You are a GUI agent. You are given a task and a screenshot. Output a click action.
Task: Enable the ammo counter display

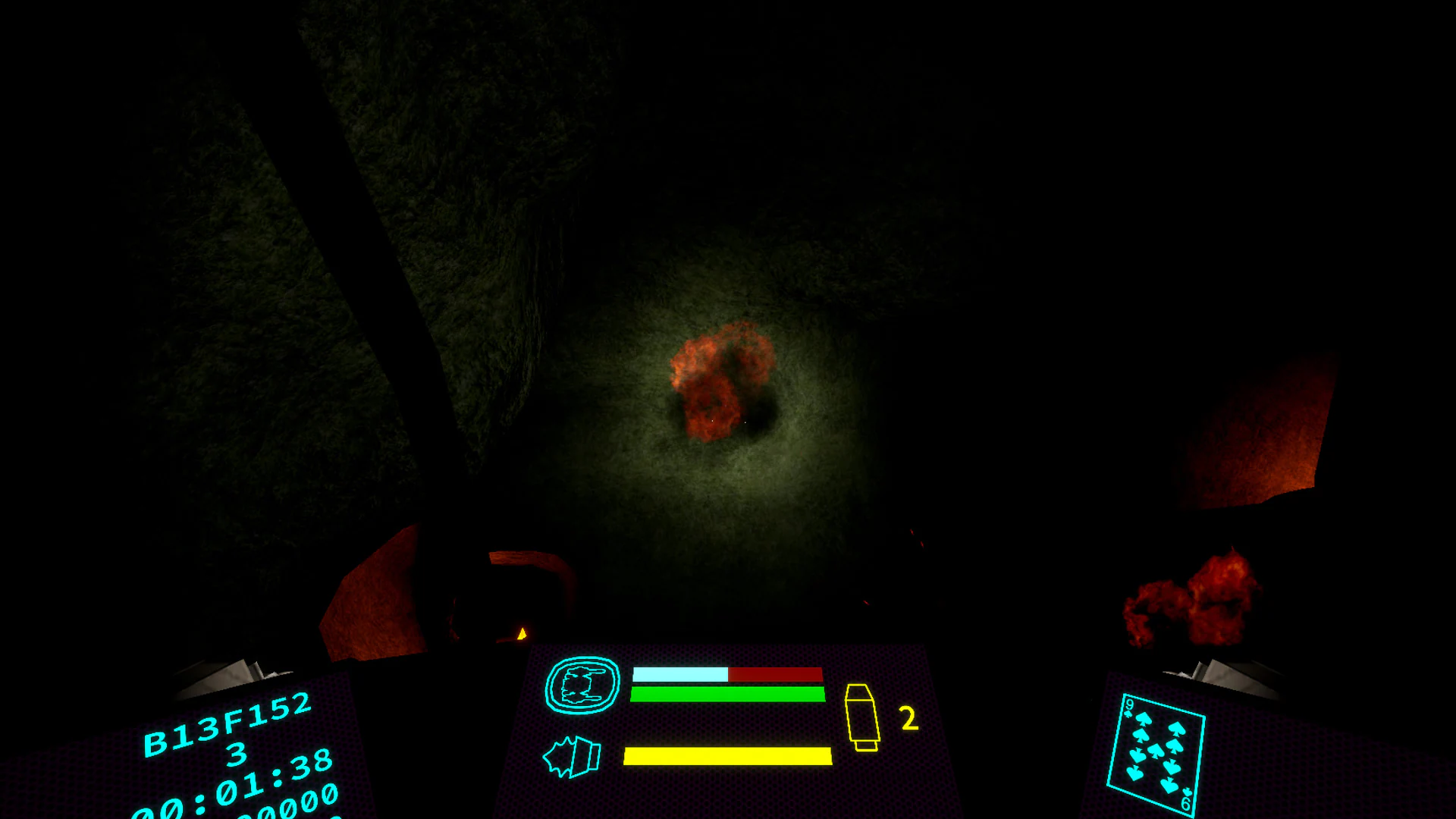908,717
